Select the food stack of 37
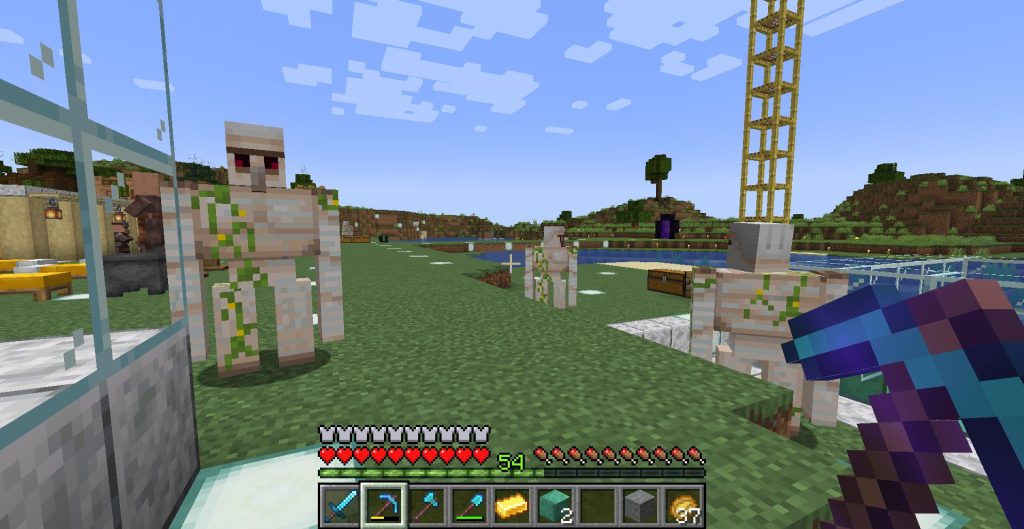Screen dimensions: 1024x529 [x=685, y=505]
